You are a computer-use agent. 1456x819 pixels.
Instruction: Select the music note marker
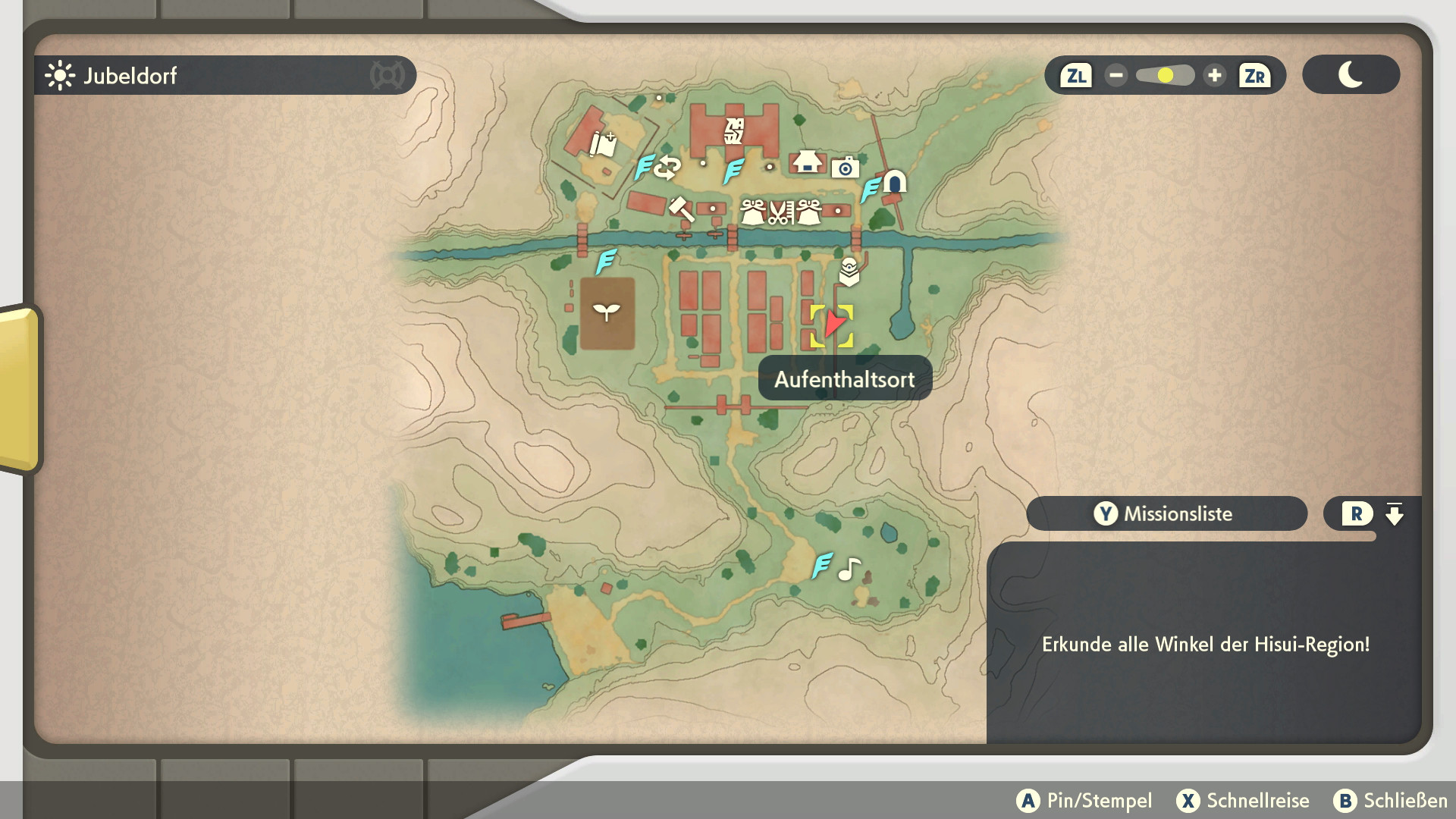point(849,569)
